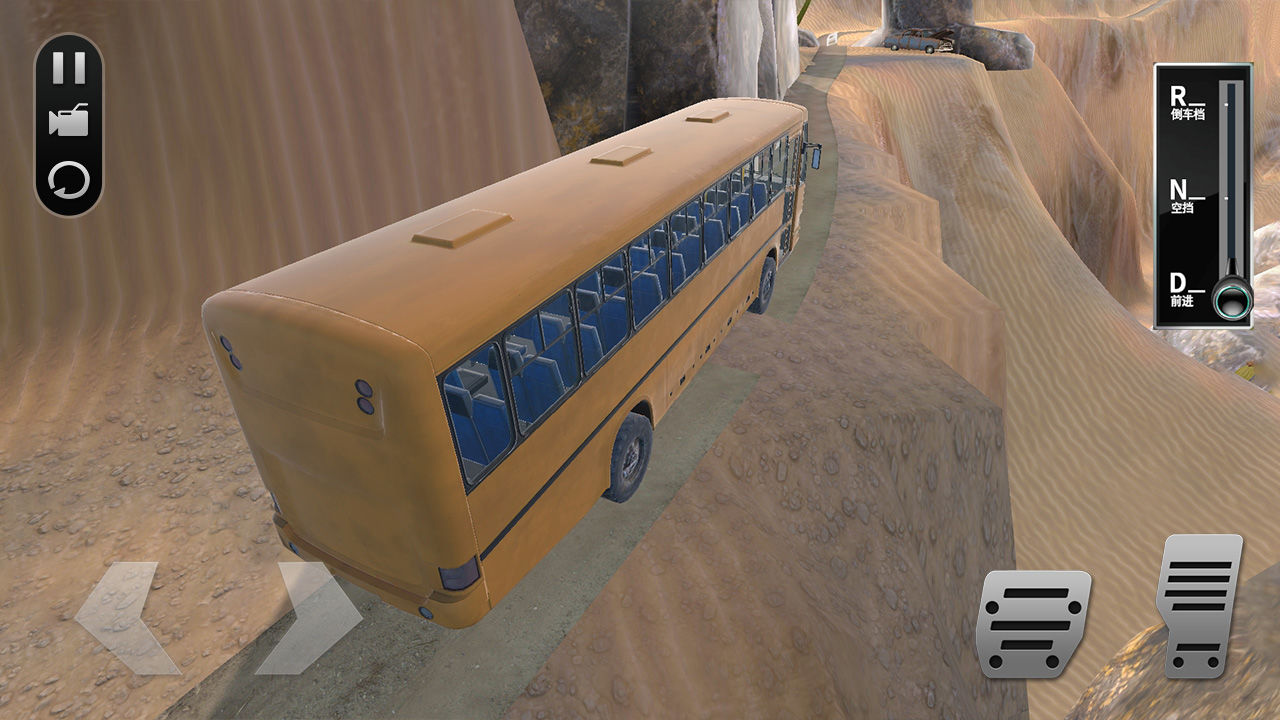Reset the bus with circular arrow
The image size is (1280, 720).
click(69, 181)
